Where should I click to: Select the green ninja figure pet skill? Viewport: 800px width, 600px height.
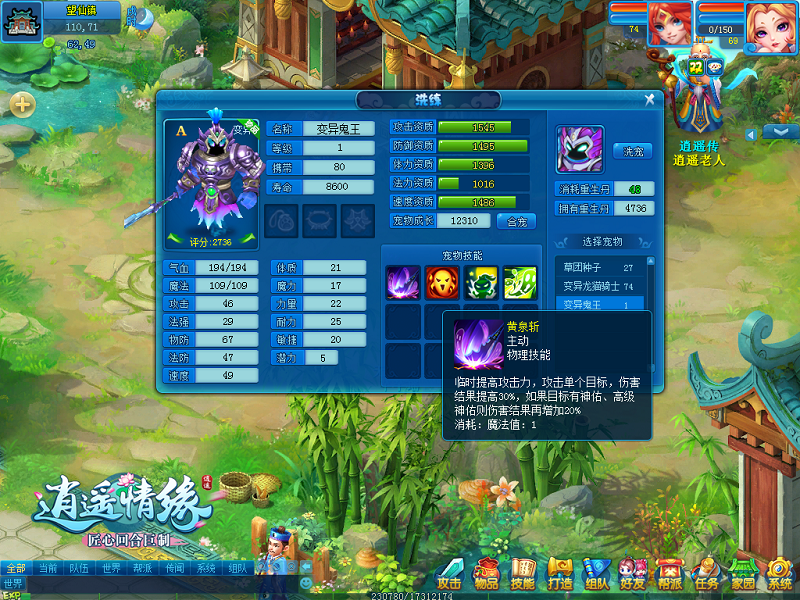point(481,281)
